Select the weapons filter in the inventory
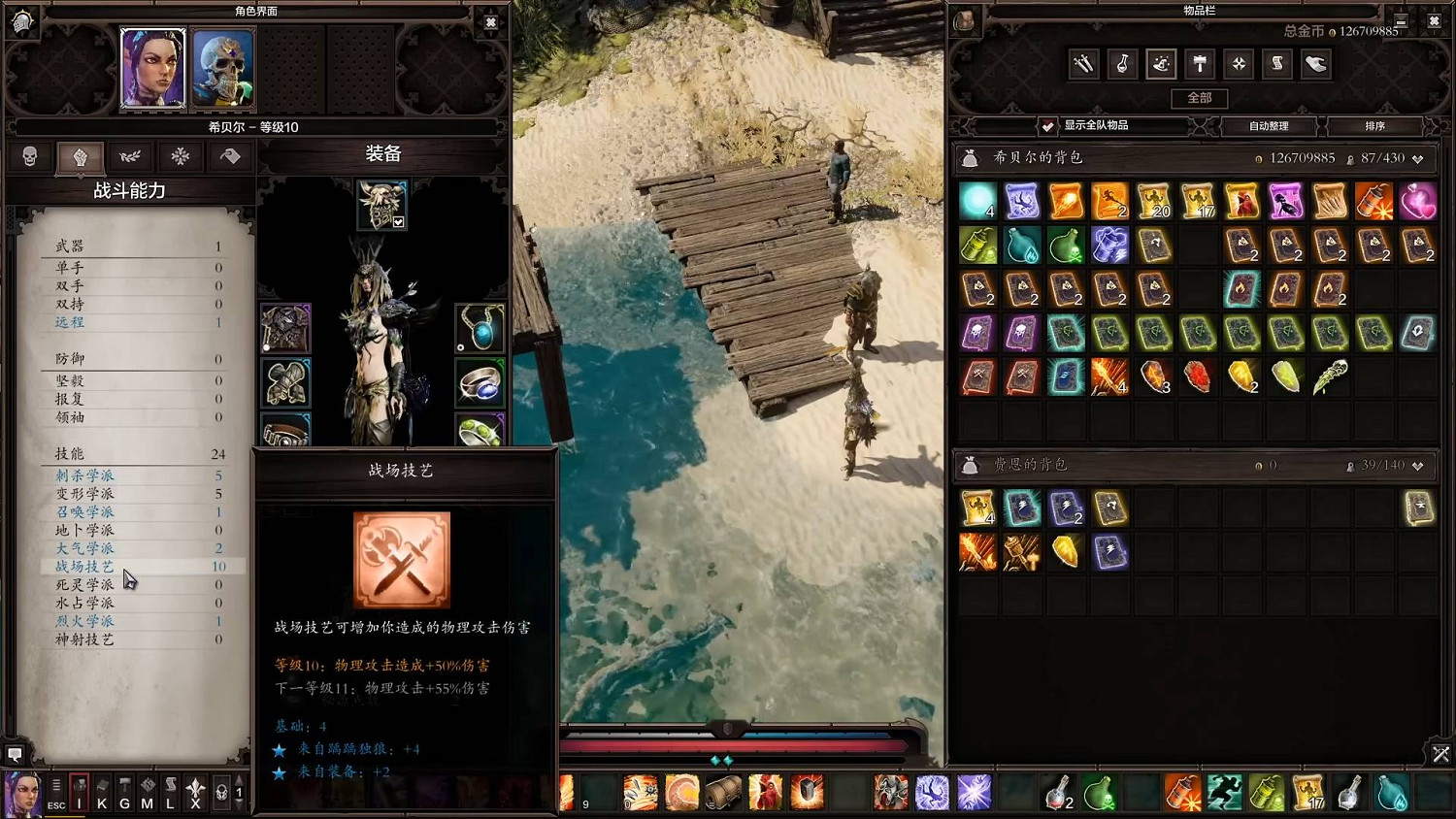The height and width of the screenshot is (819, 1456). (x=1081, y=64)
